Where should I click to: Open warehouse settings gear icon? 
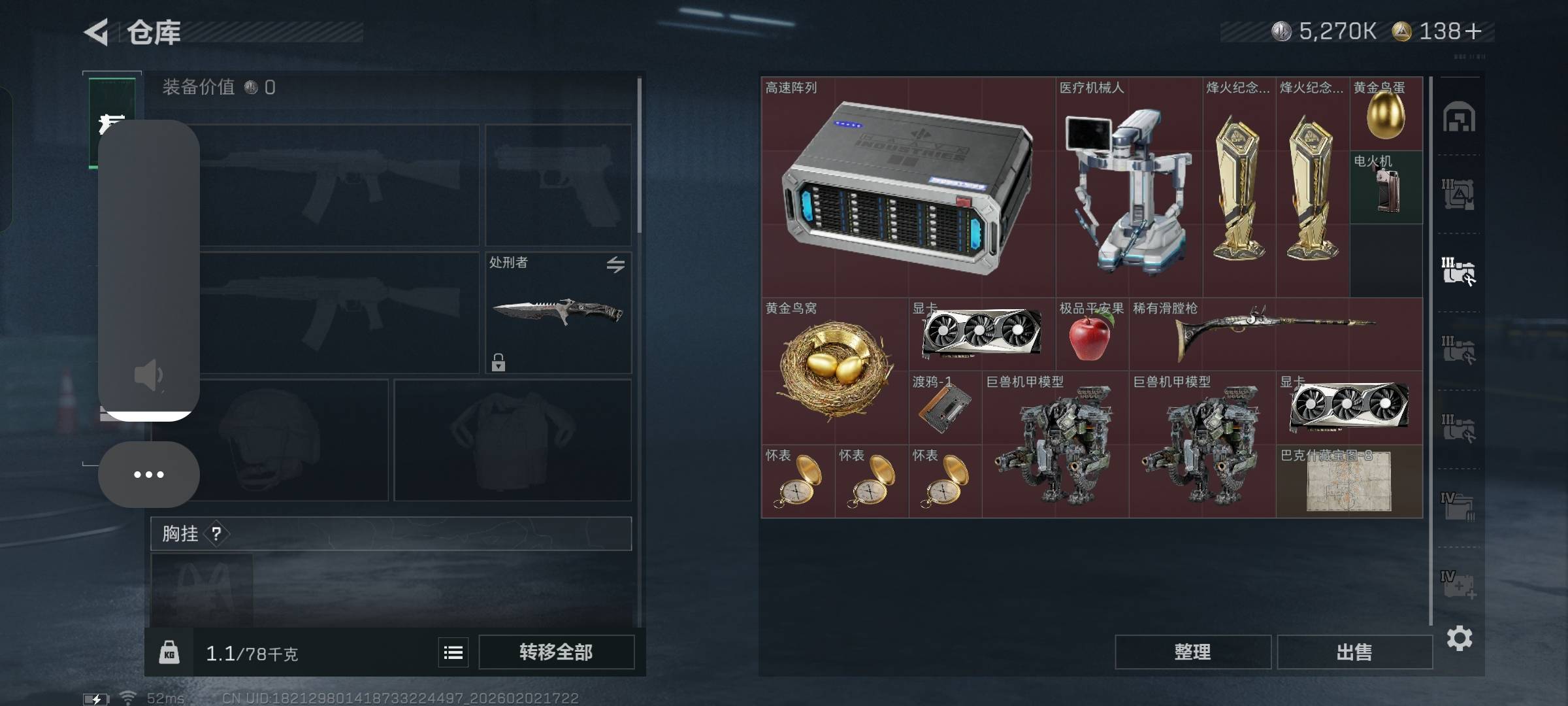tap(1460, 638)
